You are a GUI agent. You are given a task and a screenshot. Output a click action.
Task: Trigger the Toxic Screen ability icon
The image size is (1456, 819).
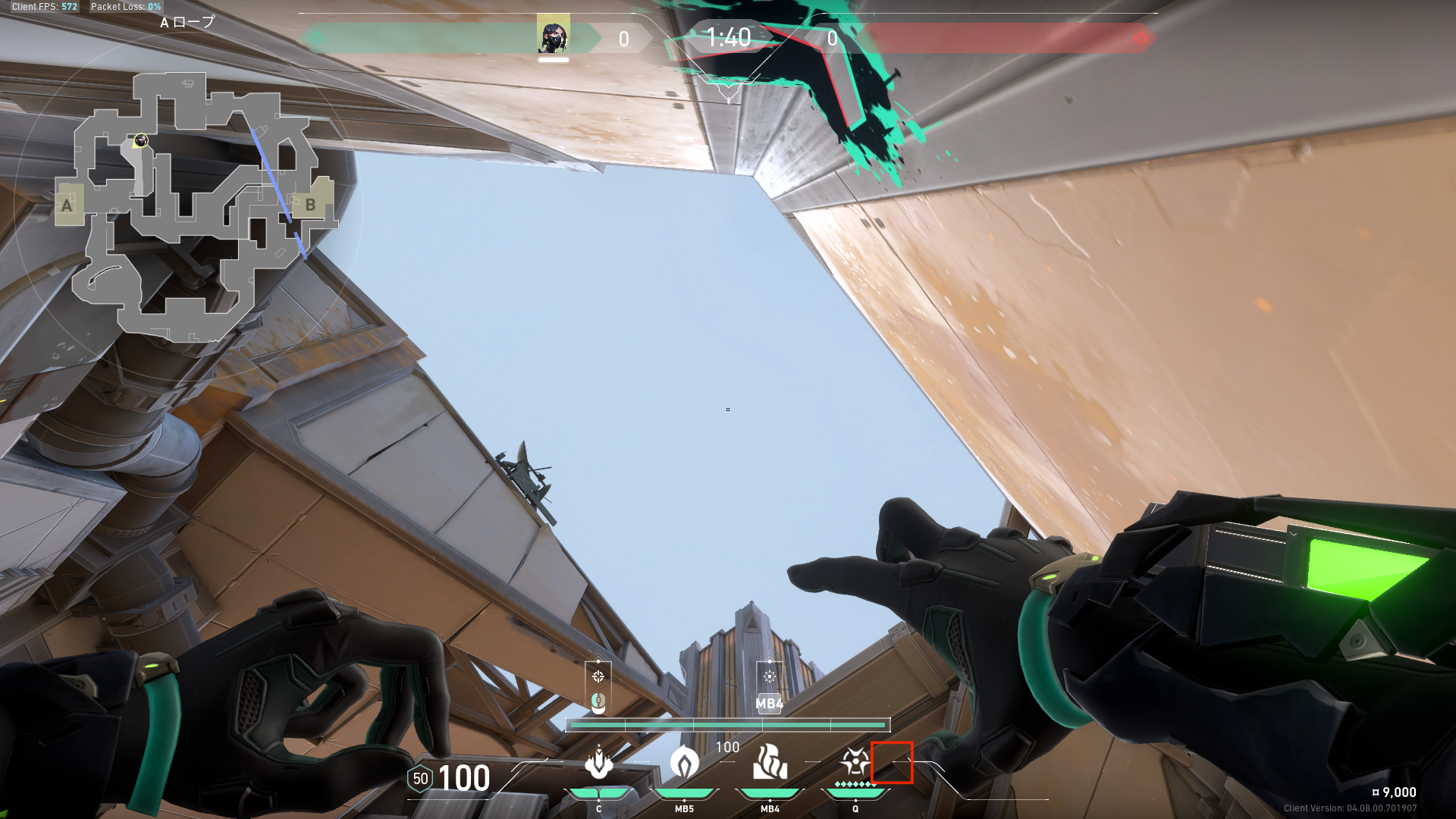coord(770,763)
